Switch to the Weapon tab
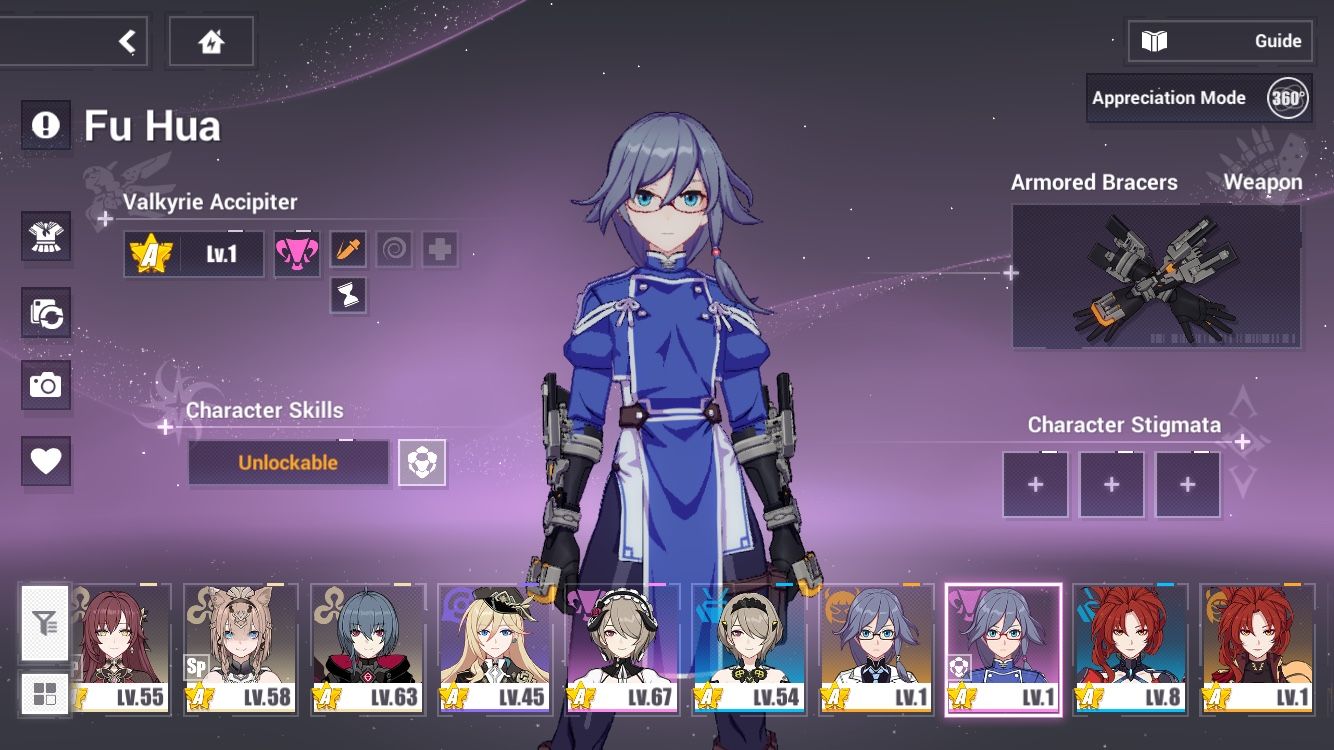Screen dimensions: 1334x750 pyautogui.click(x=1263, y=182)
